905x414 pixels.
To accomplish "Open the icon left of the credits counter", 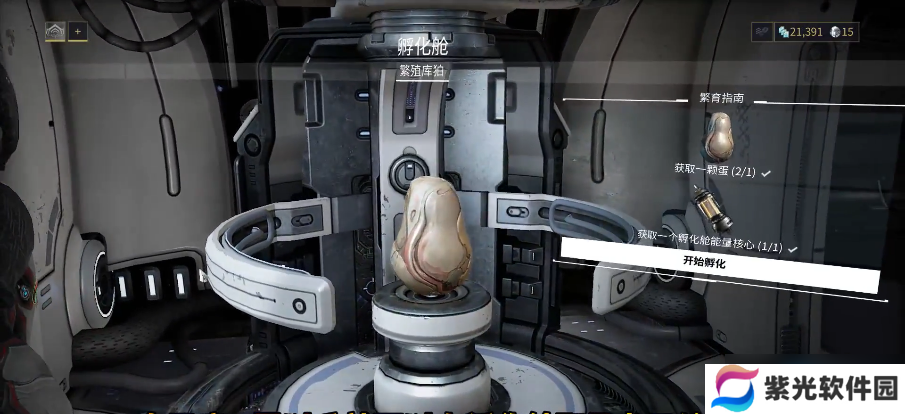I will pyautogui.click(x=763, y=32).
